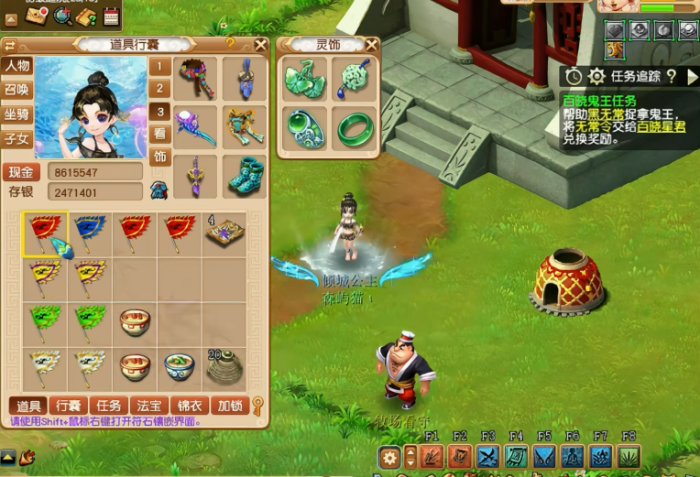Click the equipped teal boots slot

coord(244,176)
